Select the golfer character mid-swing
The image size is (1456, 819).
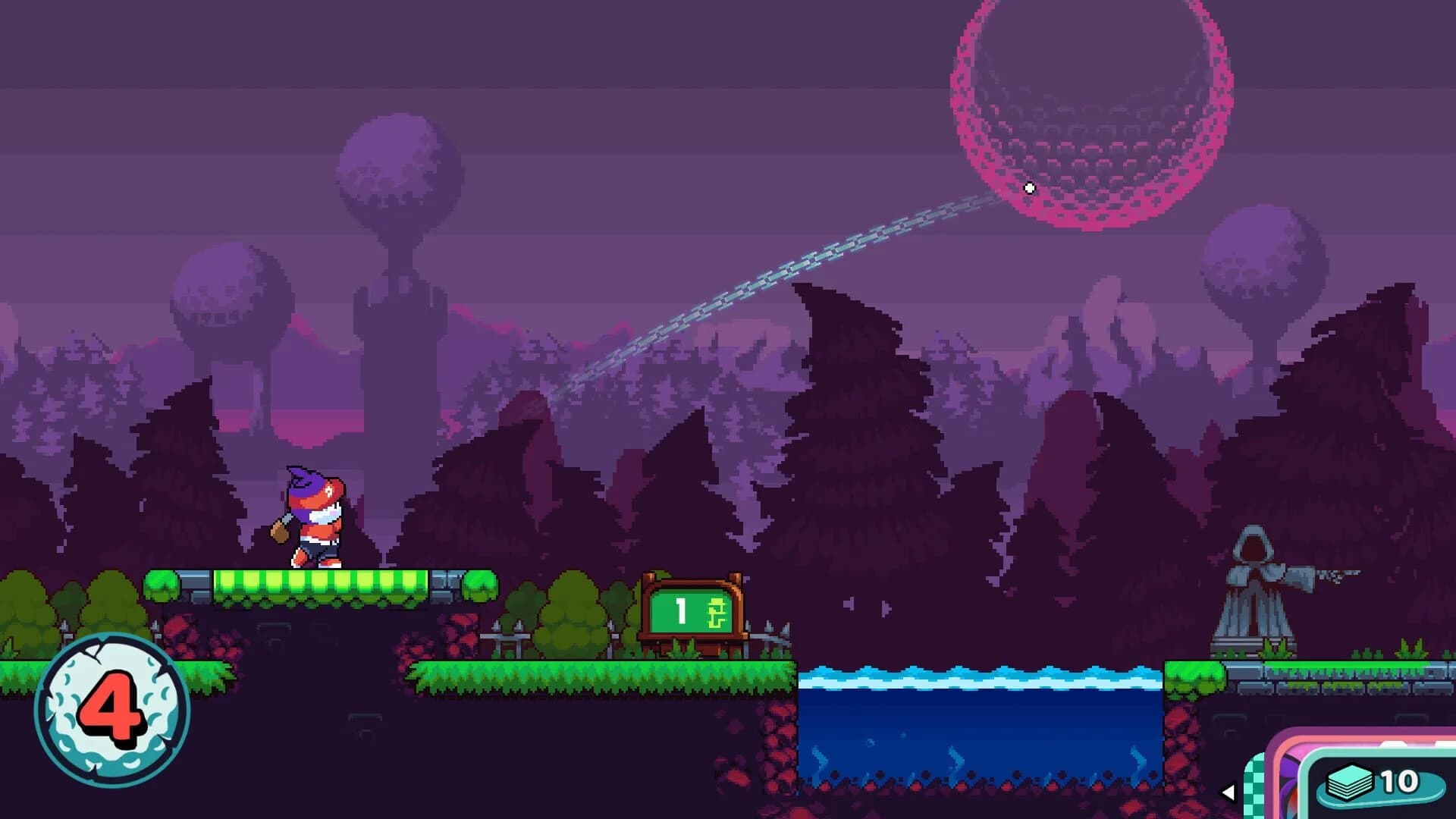click(315, 516)
